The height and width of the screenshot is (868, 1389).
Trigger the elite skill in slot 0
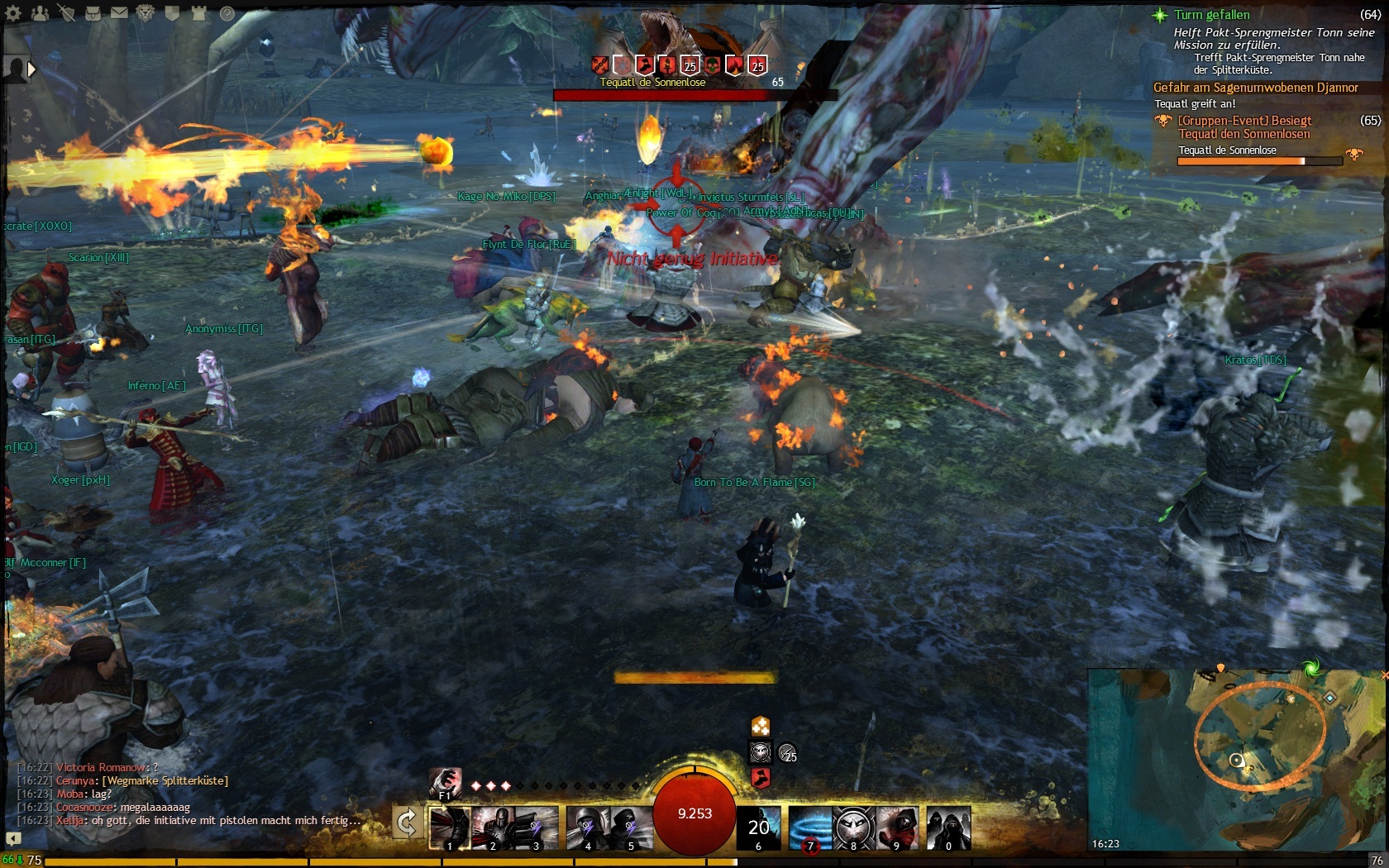pyautogui.click(x=948, y=827)
